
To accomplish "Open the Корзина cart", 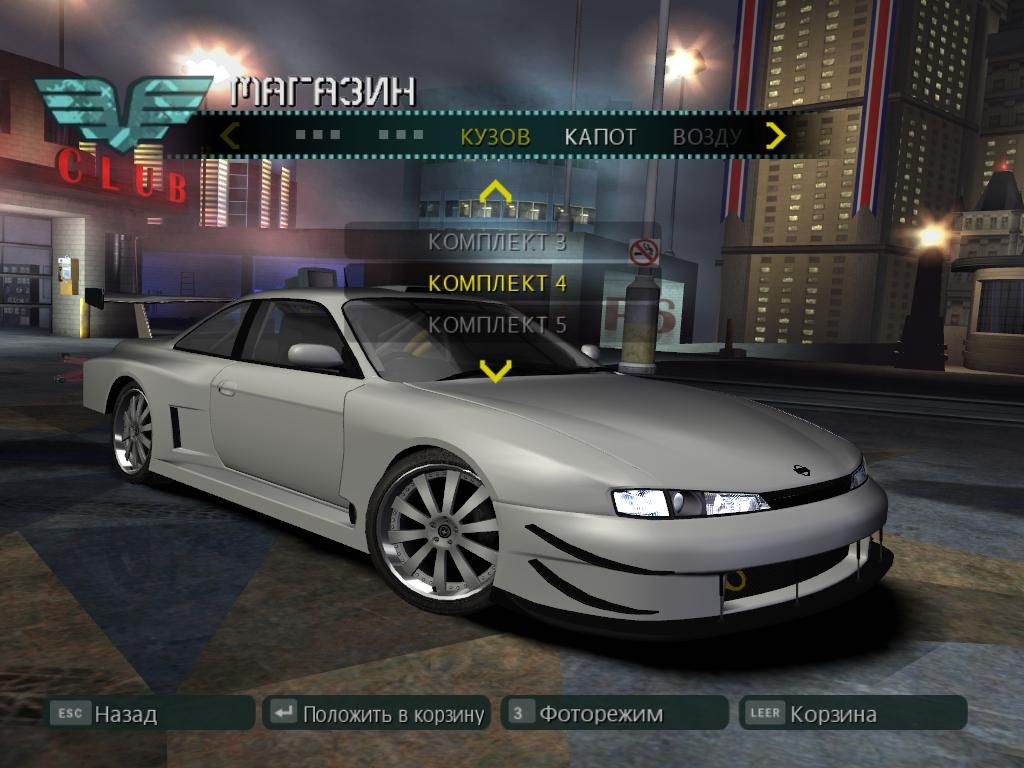I will (853, 713).
